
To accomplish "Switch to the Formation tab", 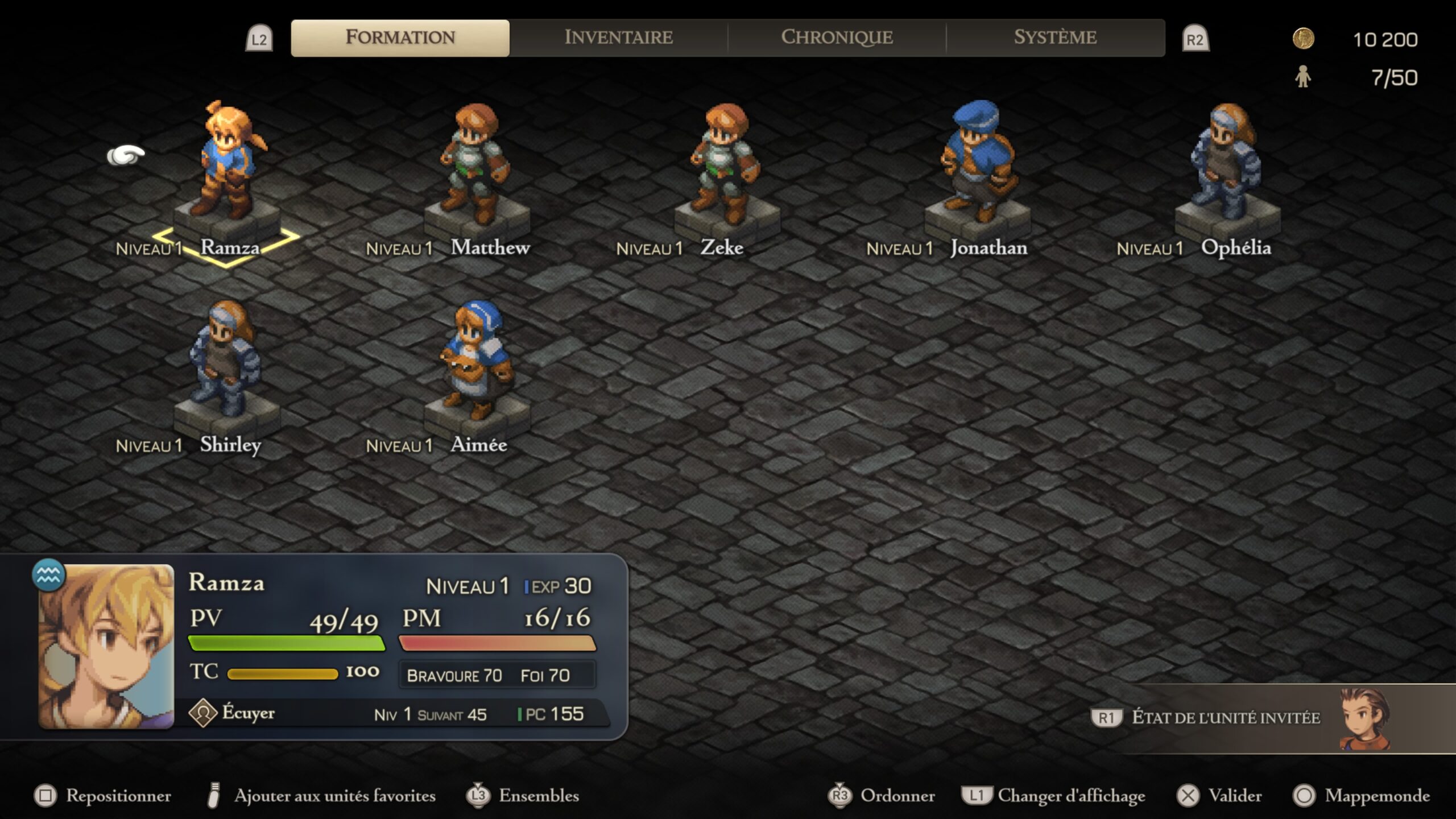I will [x=400, y=38].
